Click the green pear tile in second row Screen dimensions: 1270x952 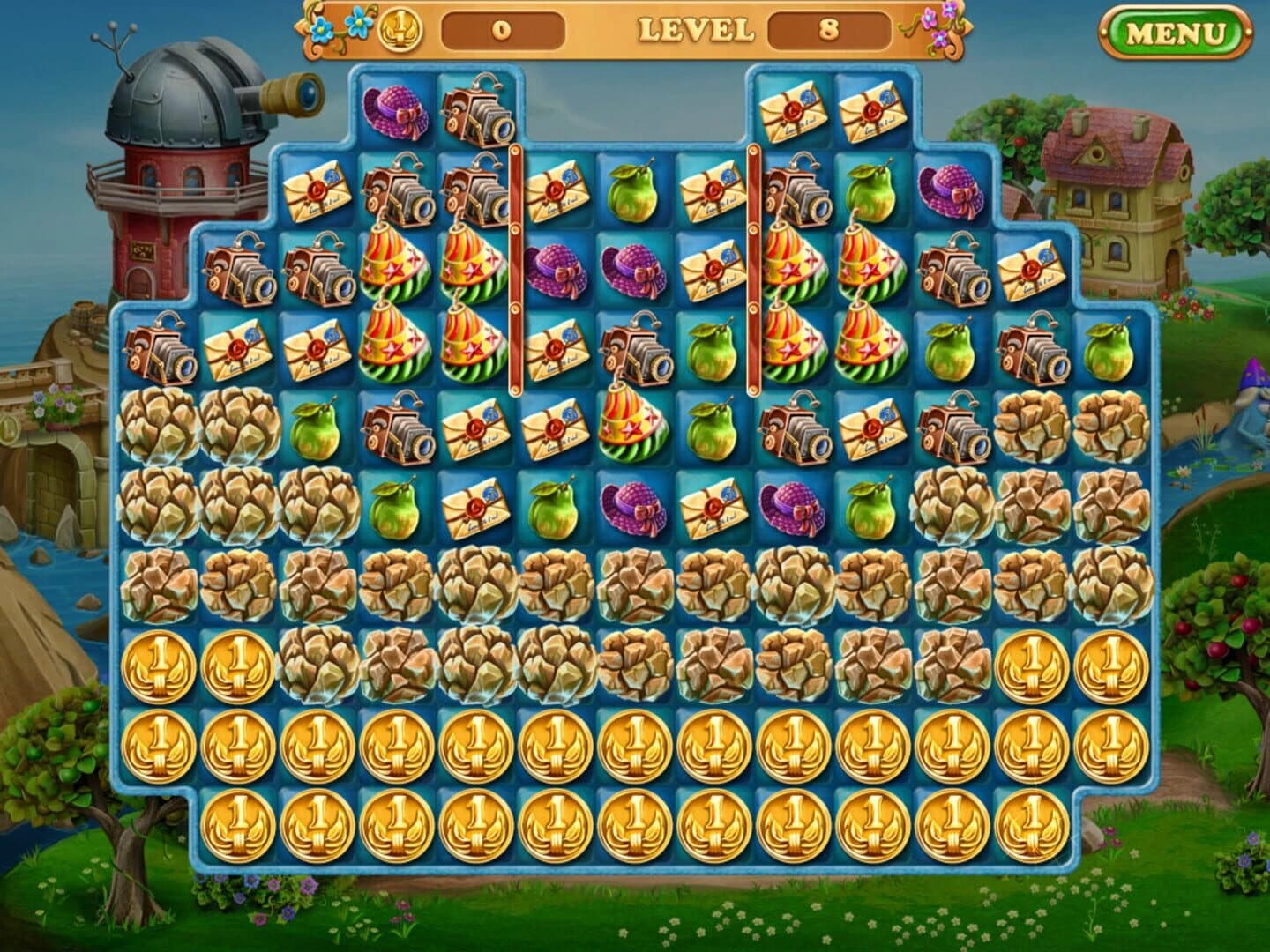point(631,188)
